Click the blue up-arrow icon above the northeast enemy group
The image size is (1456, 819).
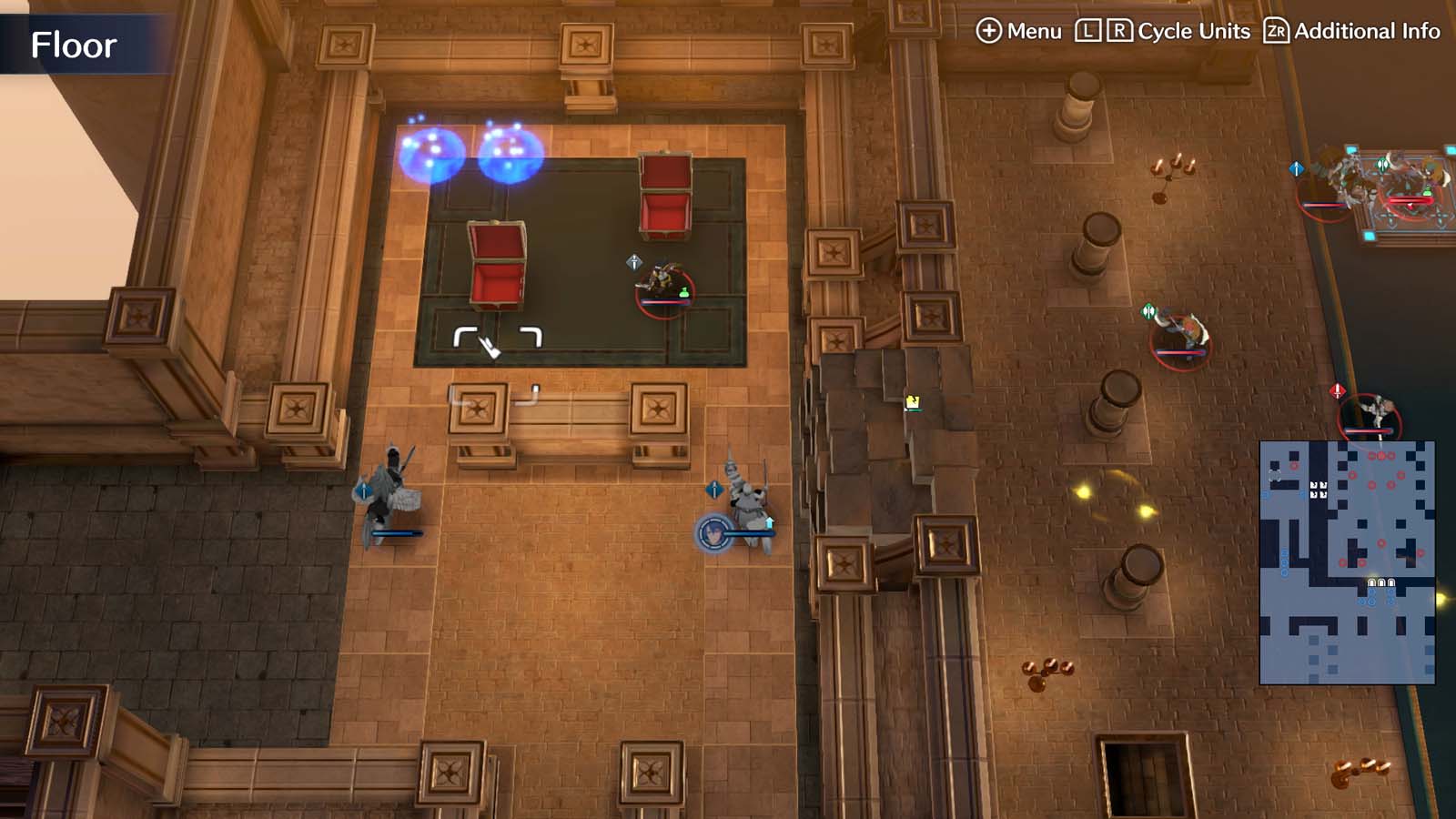click(1296, 168)
